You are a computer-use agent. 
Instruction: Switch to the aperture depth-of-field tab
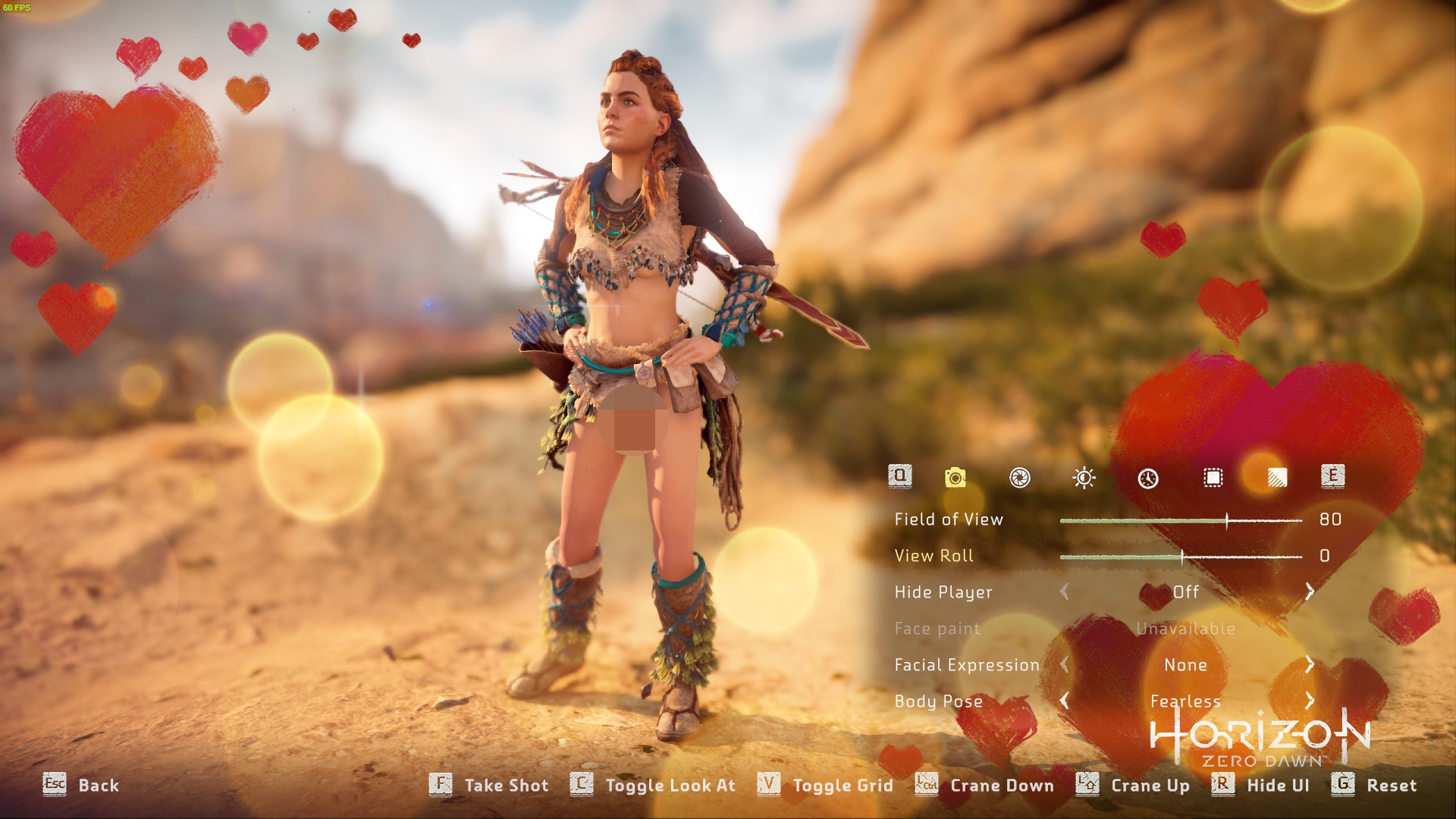pos(1020,477)
